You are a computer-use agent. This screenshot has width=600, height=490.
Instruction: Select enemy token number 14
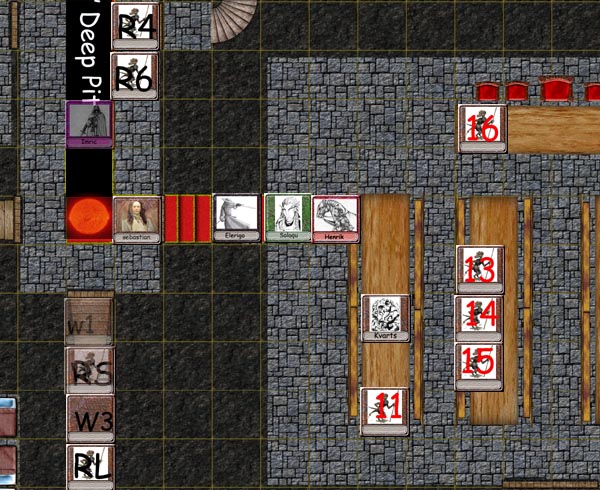point(480,319)
